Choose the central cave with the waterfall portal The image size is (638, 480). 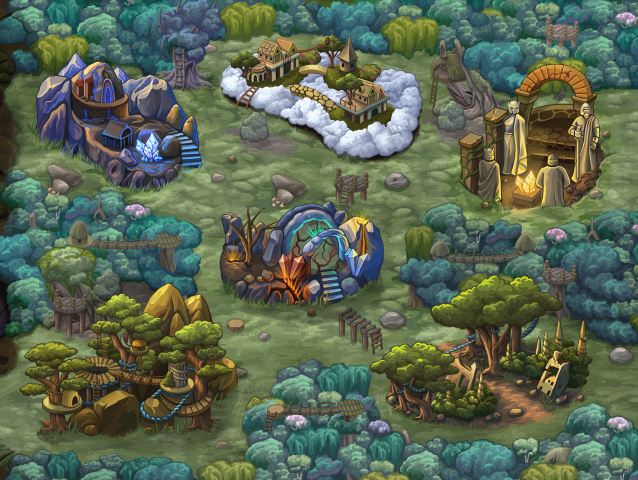click(x=302, y=254)
